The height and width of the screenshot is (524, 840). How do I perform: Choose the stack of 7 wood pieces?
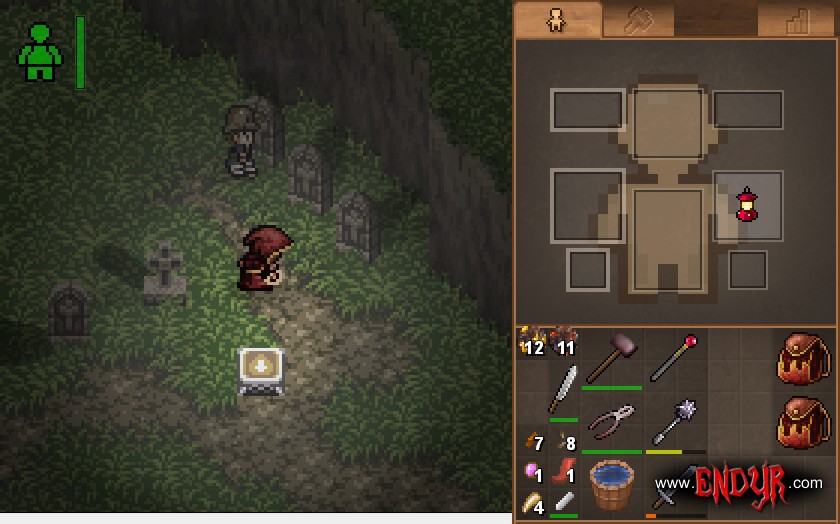[532, 440]
